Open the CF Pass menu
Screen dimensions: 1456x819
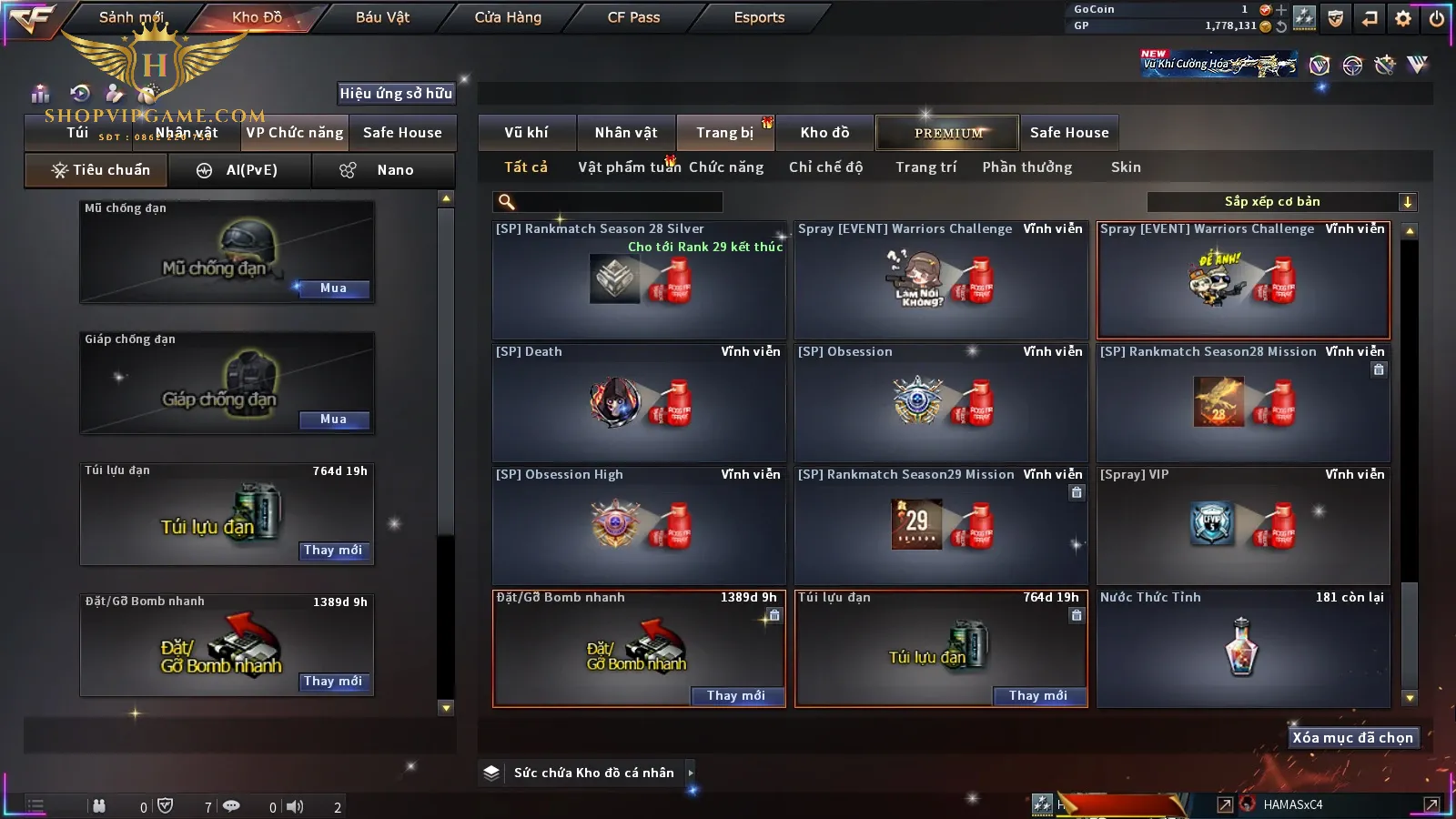633,17
